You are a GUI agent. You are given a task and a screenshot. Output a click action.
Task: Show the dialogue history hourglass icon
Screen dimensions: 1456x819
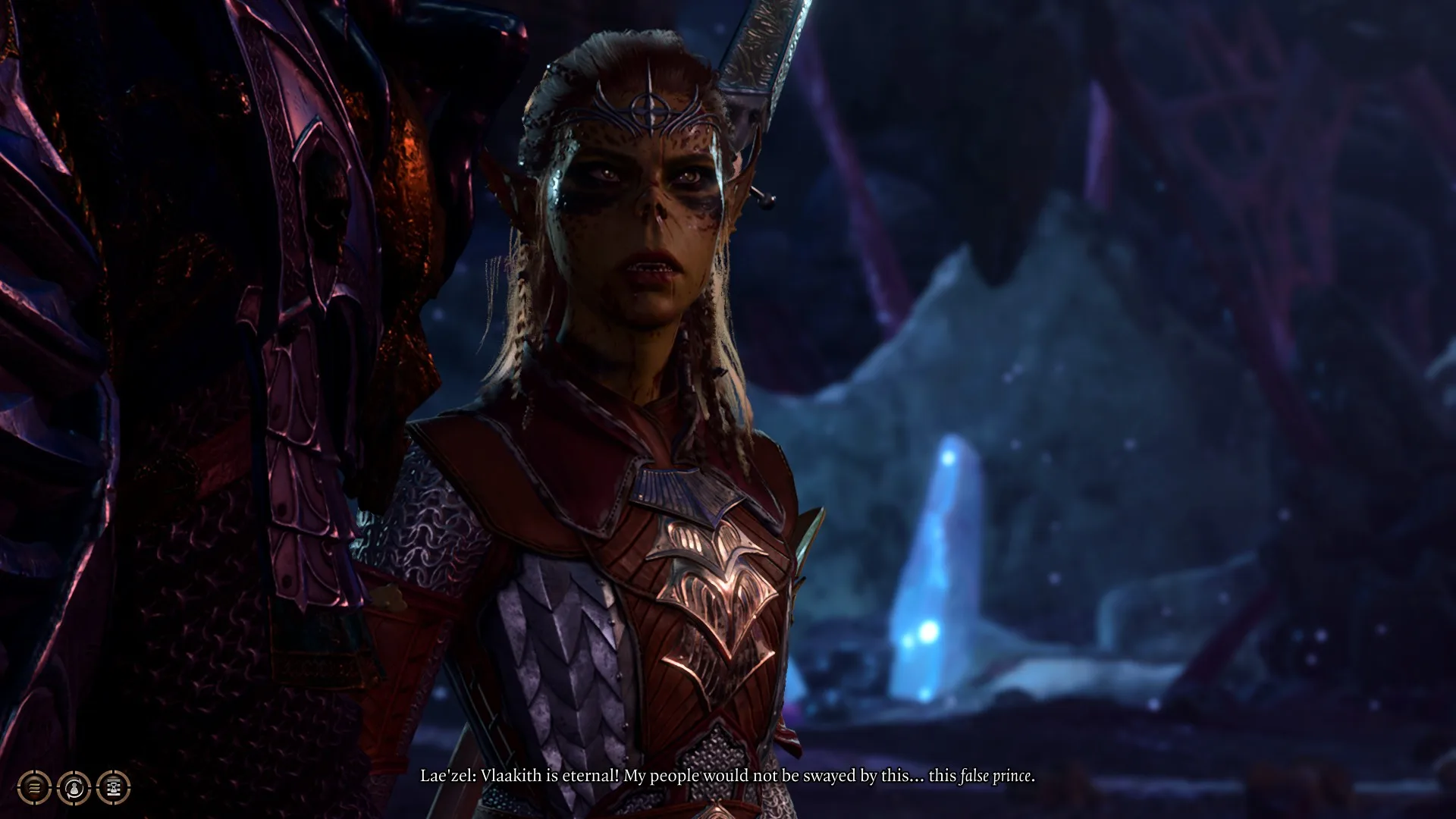(114, 788)
